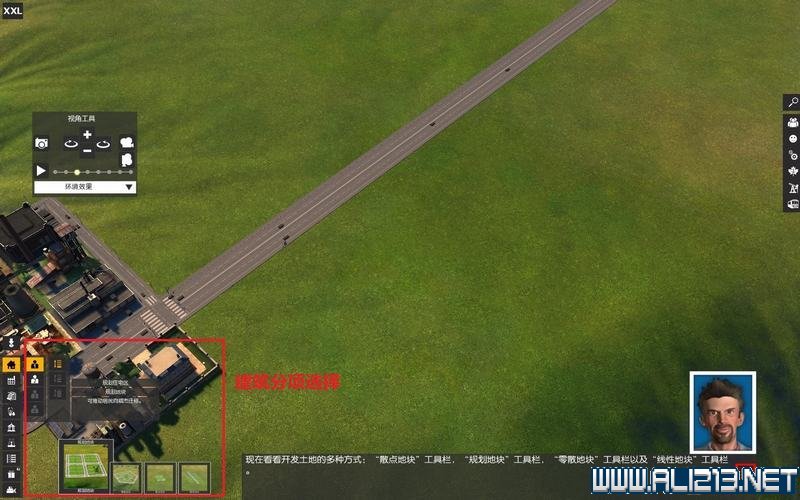This screenshot has height=500, width=800.
Task: Open the maple leaf environment overlay
Action: pos(792,171)
